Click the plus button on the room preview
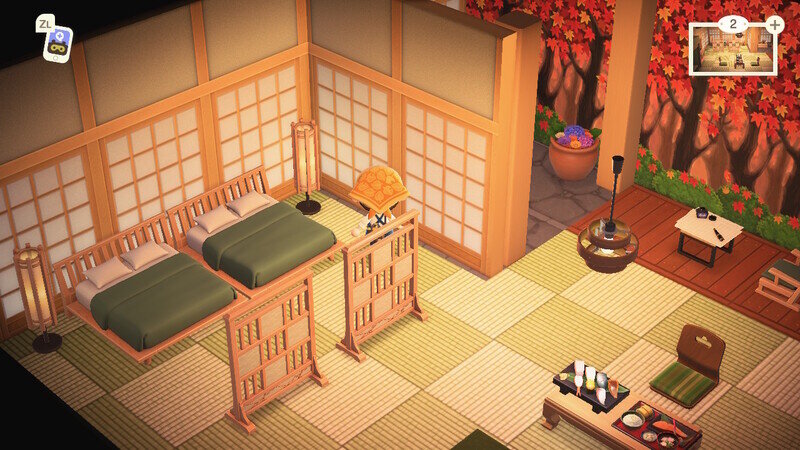The height and width of the screenshot is (450, 800). coord(774,24)
